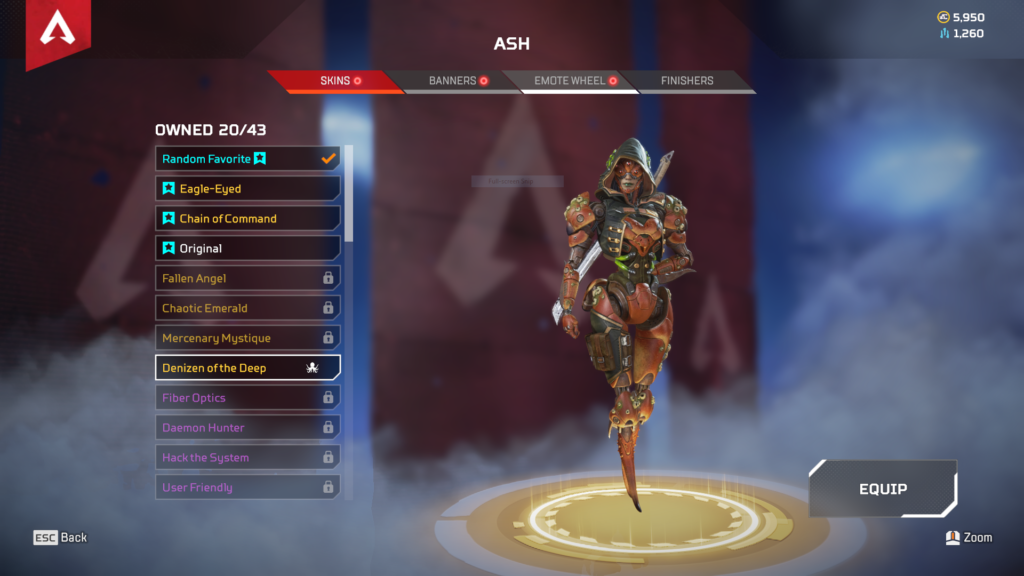Preview the User Friendly skin
1024x576 pixels.
pyautogui.click(x=247, y=488)
